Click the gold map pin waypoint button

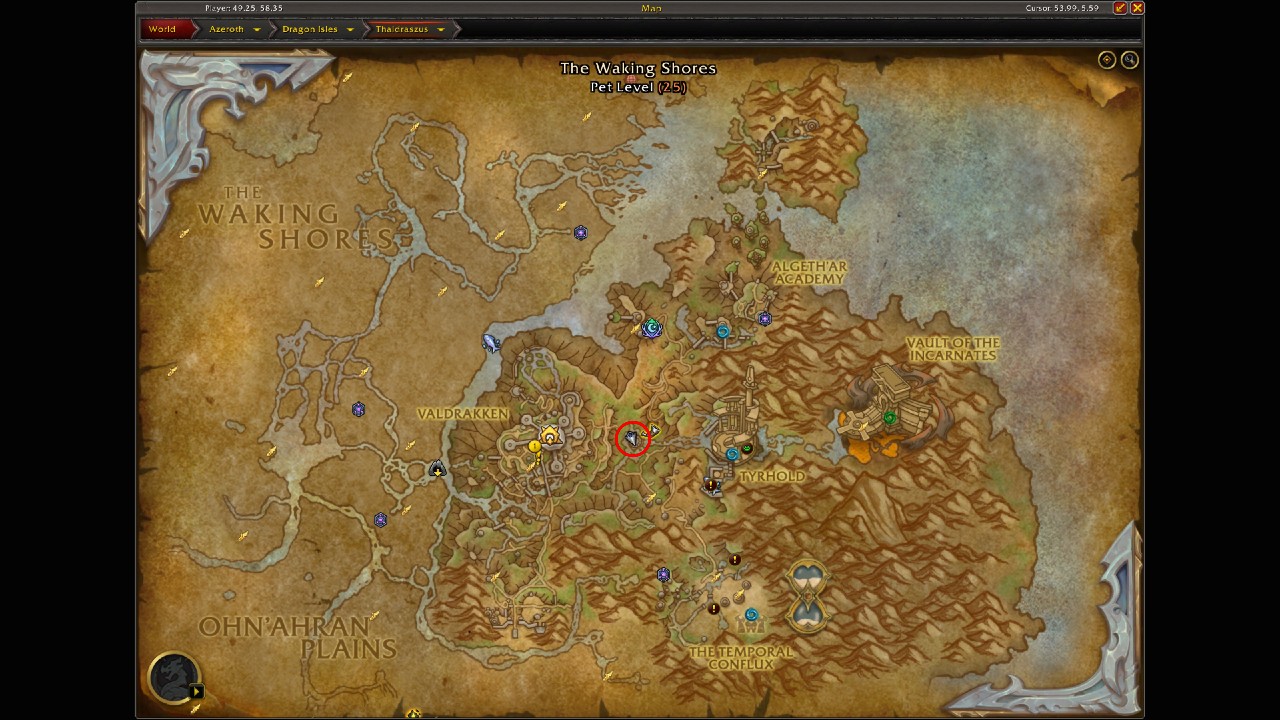tap(1106, 60)
